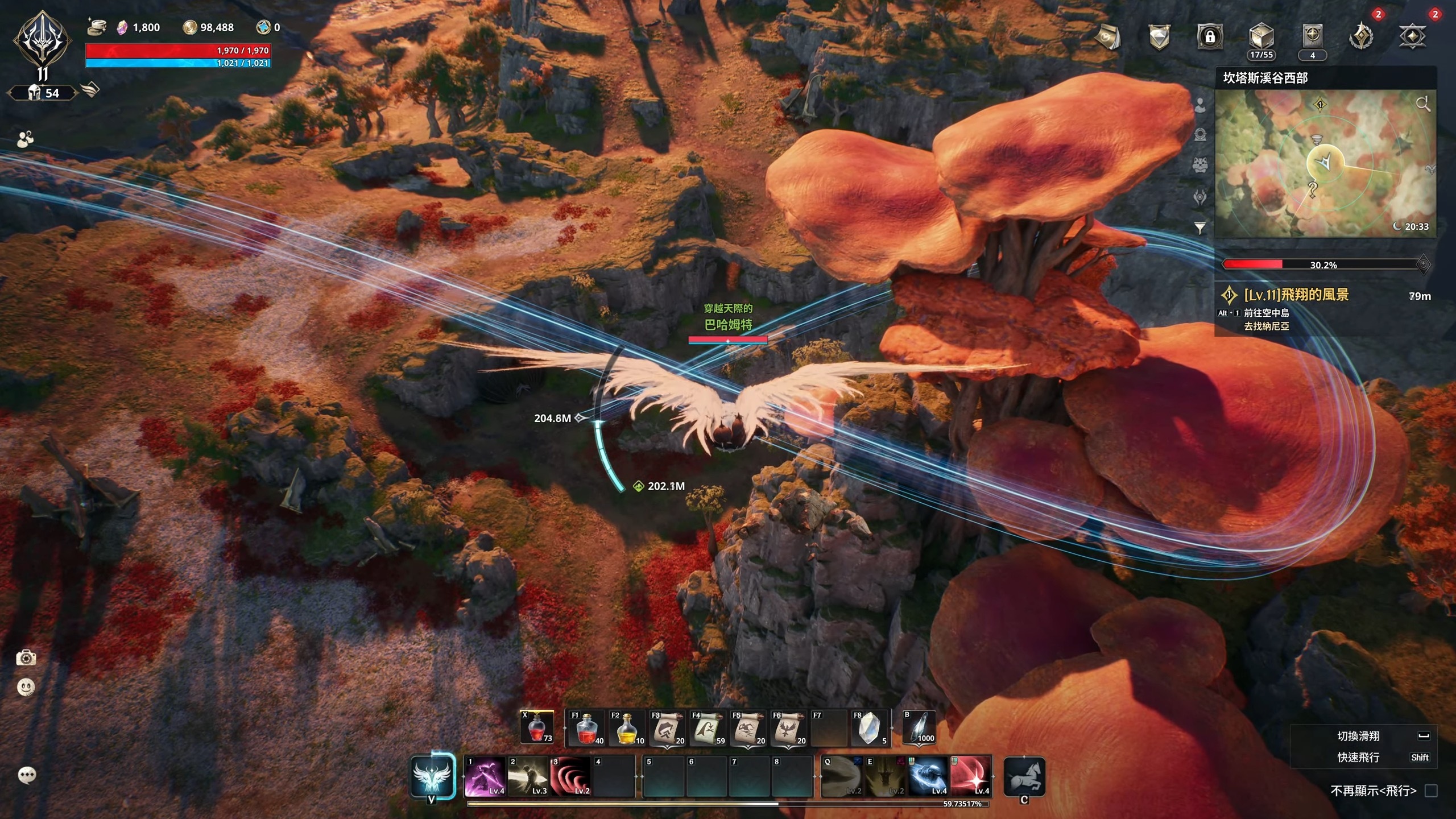Activate the purple slash skill in slot 1

tap(485, 776)
